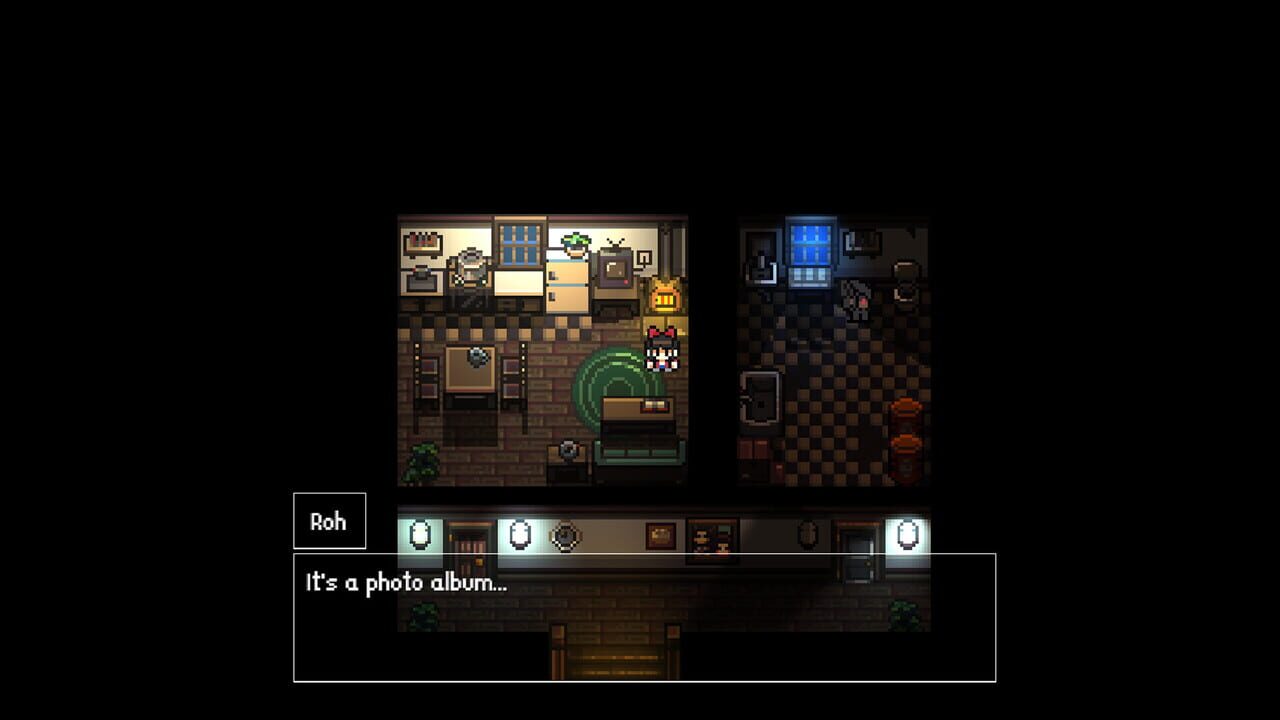This screenshot has height=720, width=1280.
Task: Select the framed picture on the hallway wall
Action: point(660,535)
